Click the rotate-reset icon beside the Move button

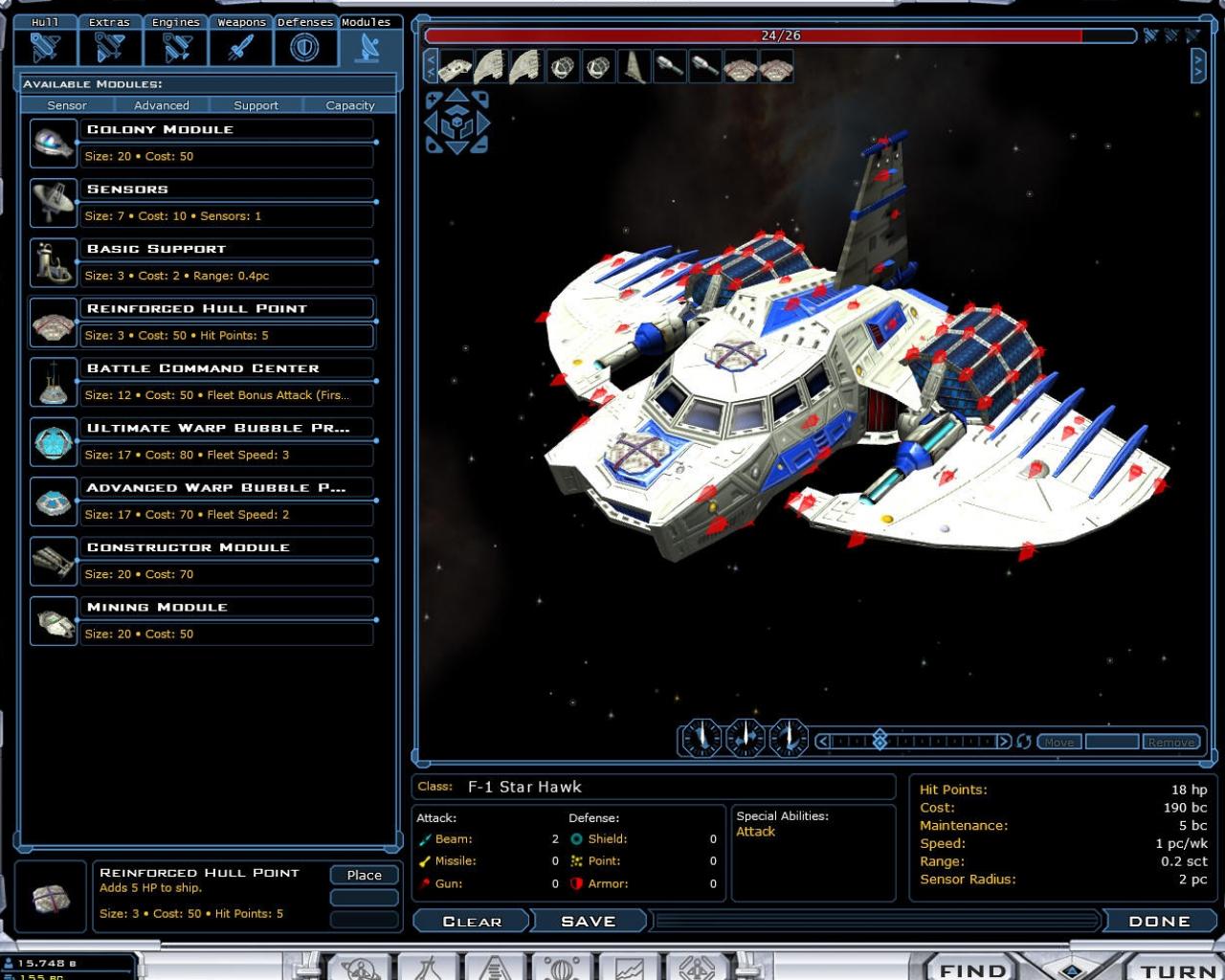click(1022, 740)
